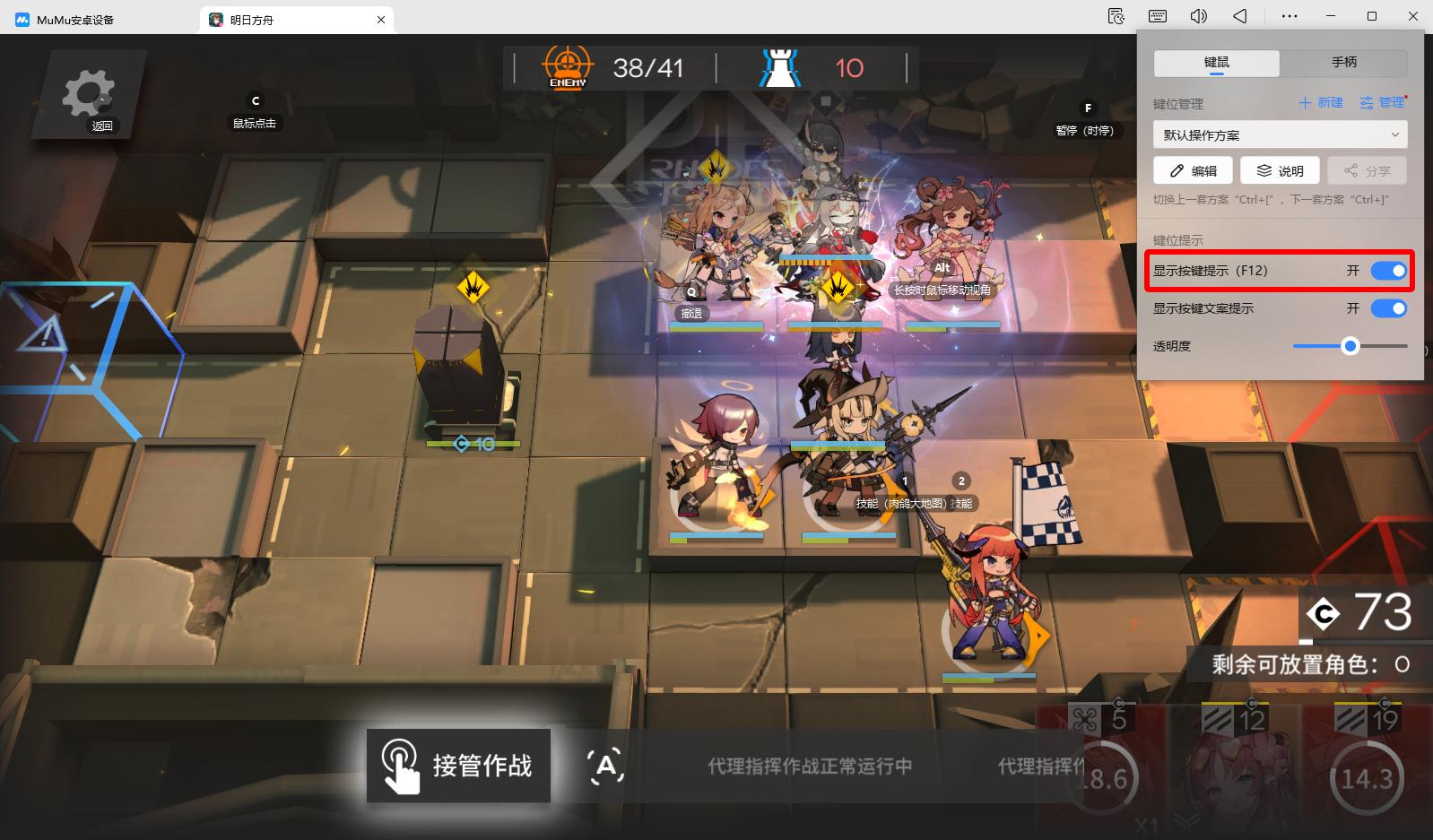Image resolution: width=1433 pixels, height=840 pixels.
Task: Close the 明日方舟 tab
Action: coord(381,20)
